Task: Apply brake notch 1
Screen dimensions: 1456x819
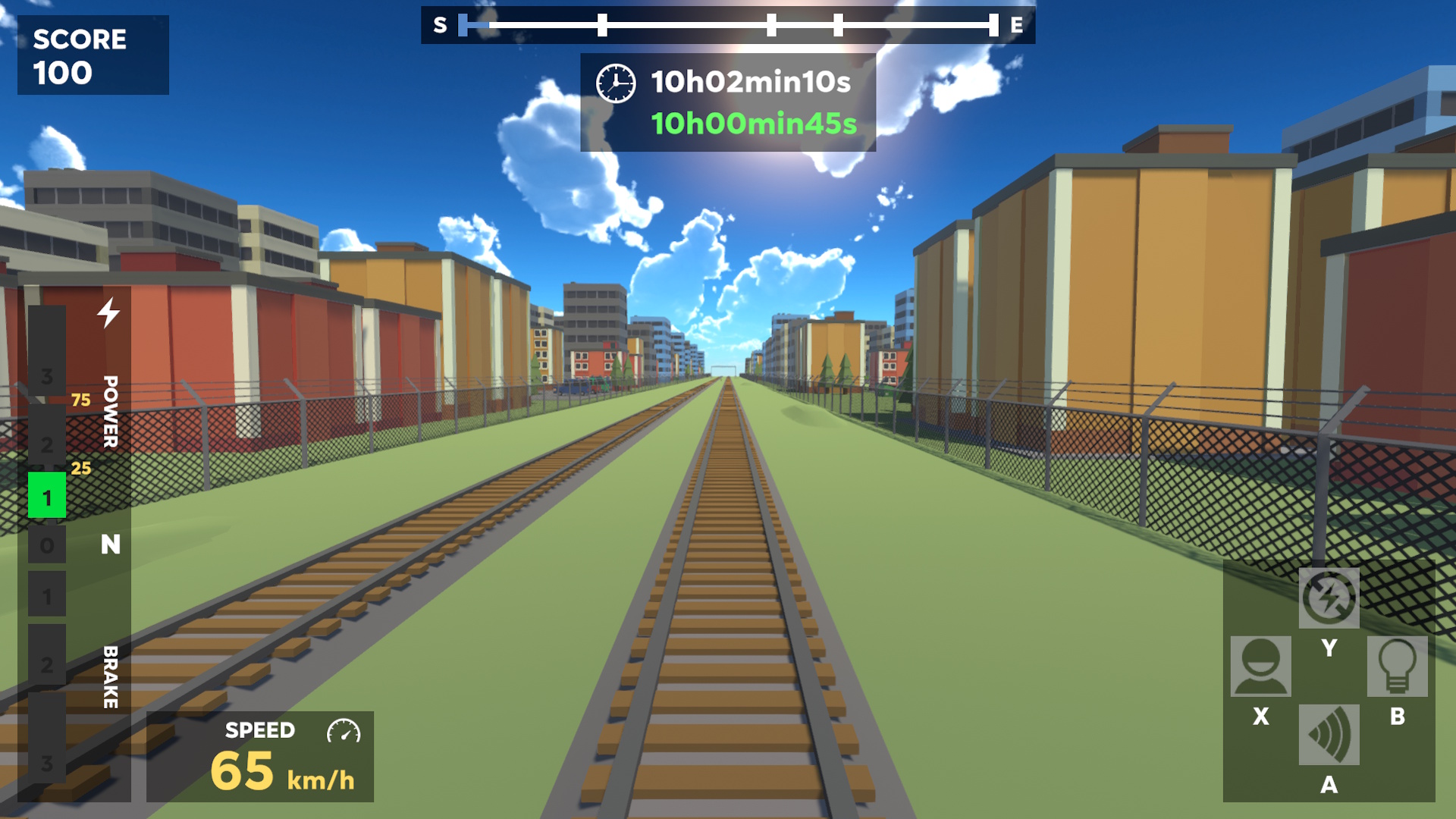Action: coord(47,595)
